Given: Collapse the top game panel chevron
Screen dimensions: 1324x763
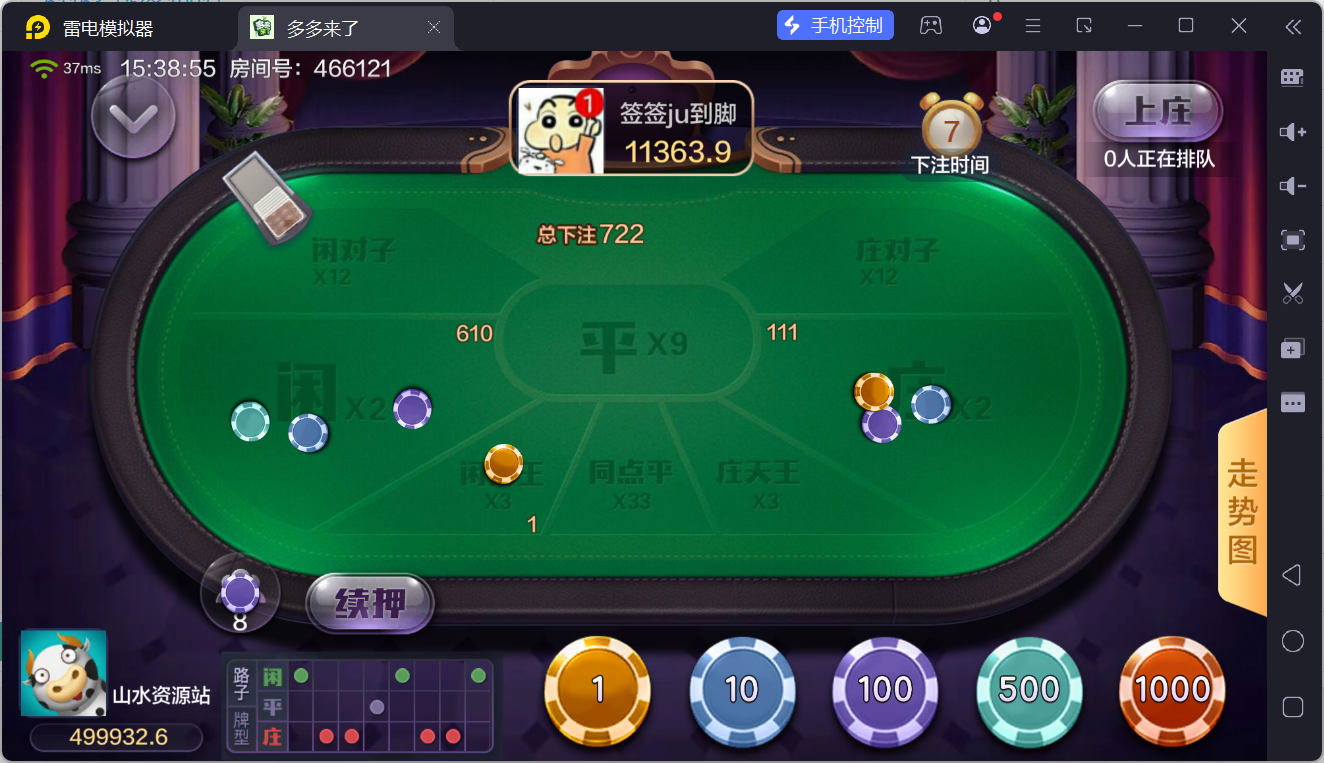Looking at the screenshot, I should [x=133, y=117].
